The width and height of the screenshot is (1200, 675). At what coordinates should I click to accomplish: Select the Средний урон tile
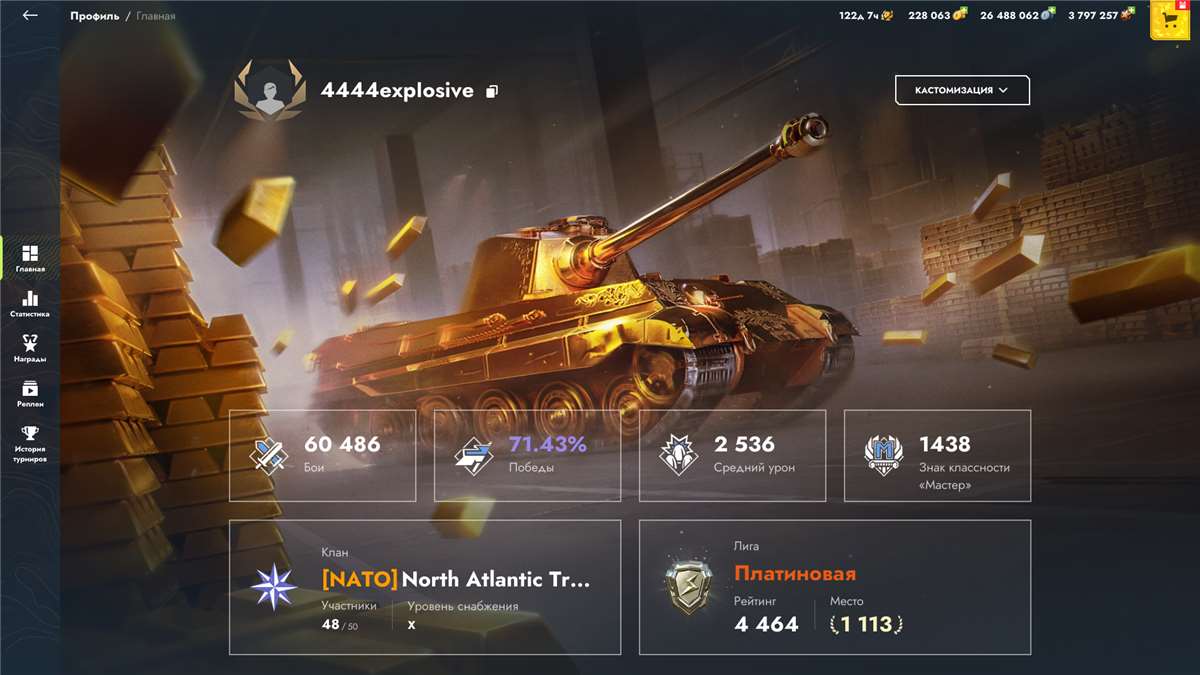(x=732, y=455)
